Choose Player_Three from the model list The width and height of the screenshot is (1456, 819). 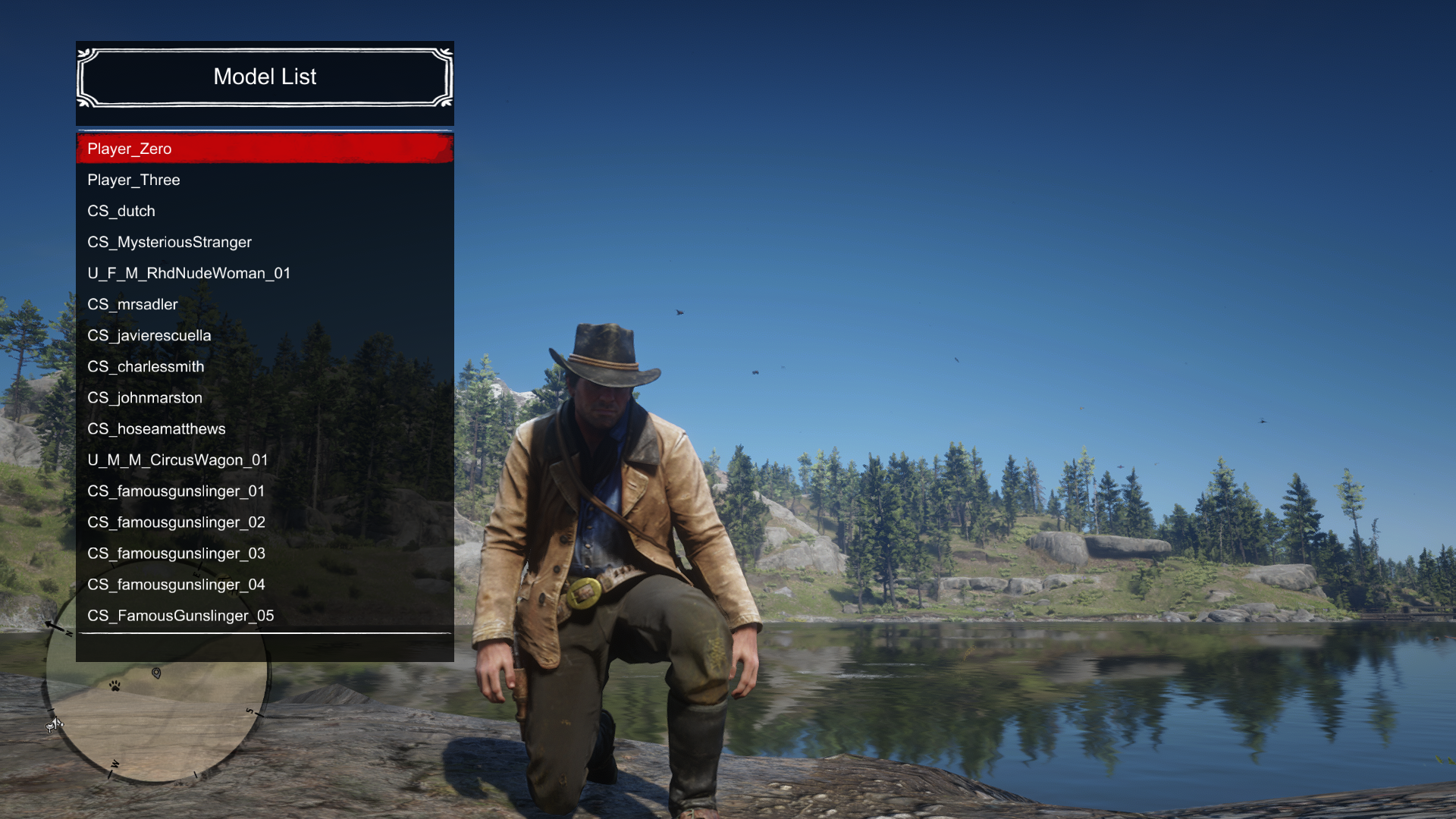tap(265, 180)
